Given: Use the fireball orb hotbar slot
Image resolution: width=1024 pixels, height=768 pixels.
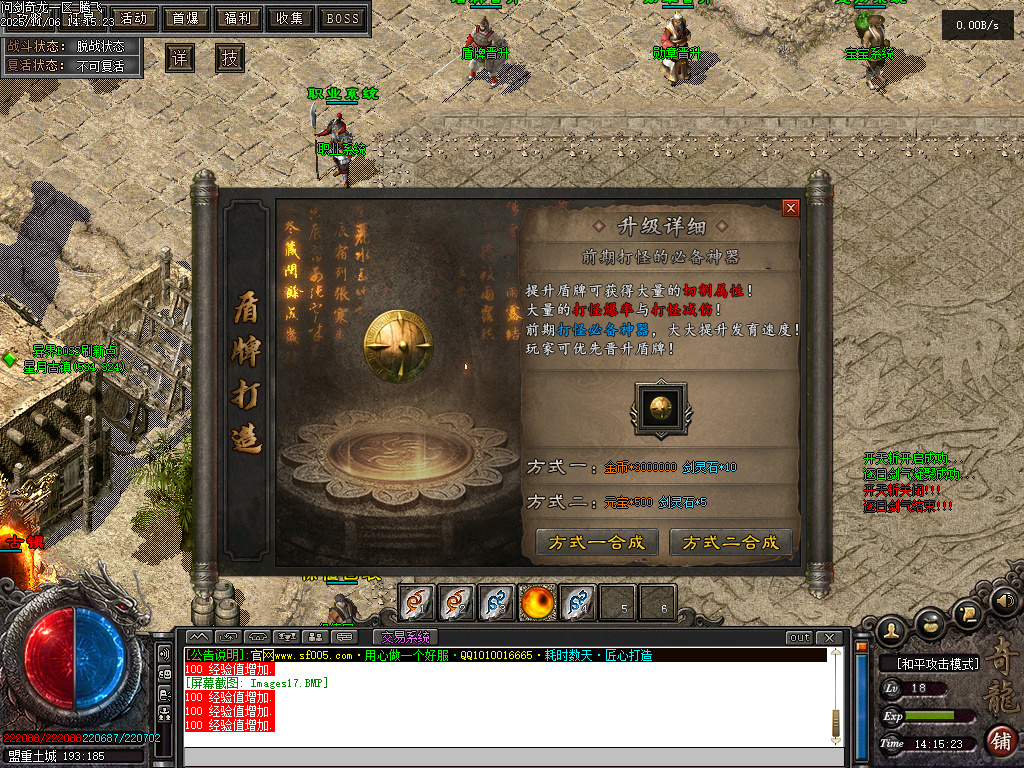Looking at the screenshot, I should [538, 602].
